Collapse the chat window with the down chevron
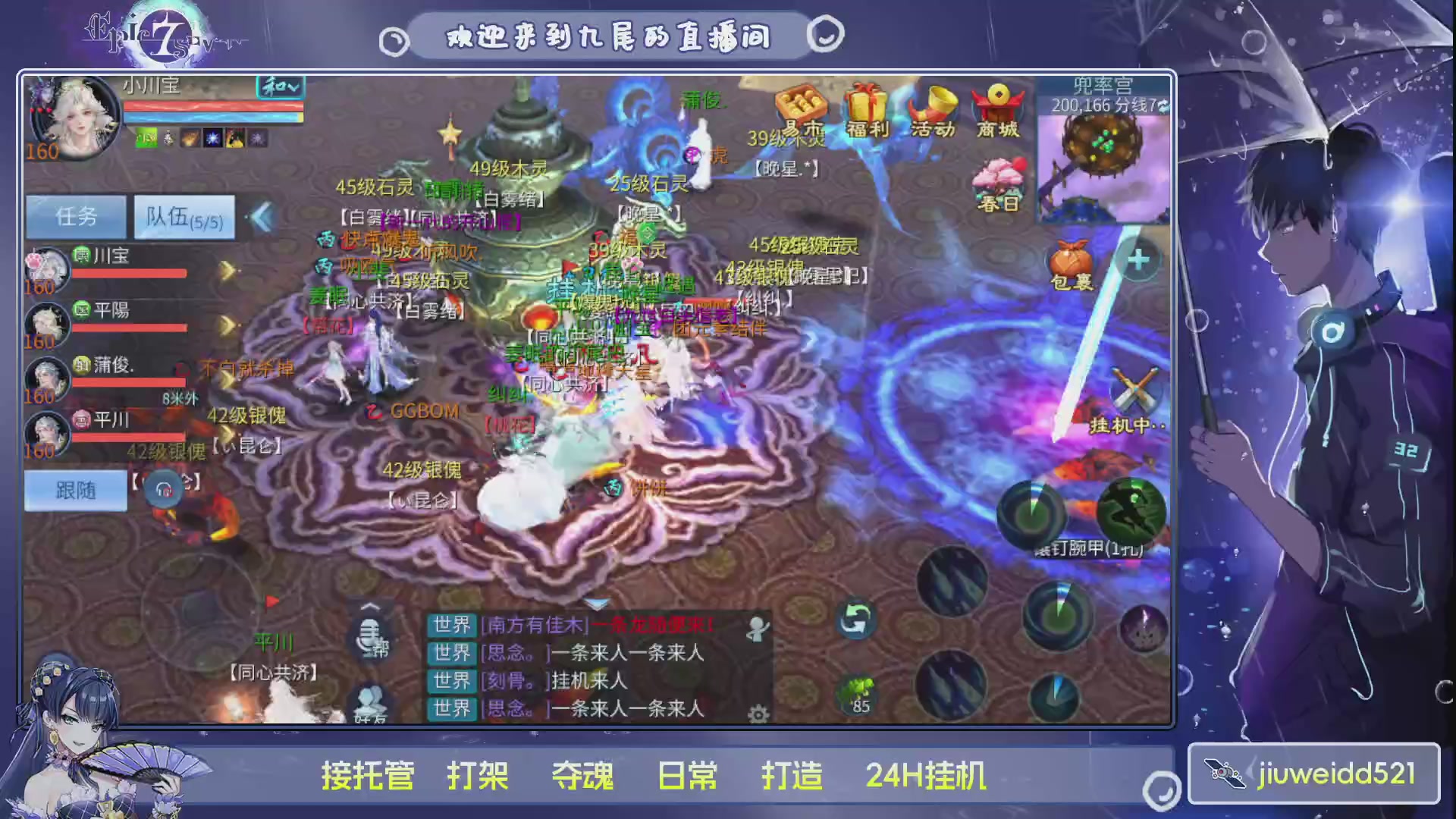 598,604
